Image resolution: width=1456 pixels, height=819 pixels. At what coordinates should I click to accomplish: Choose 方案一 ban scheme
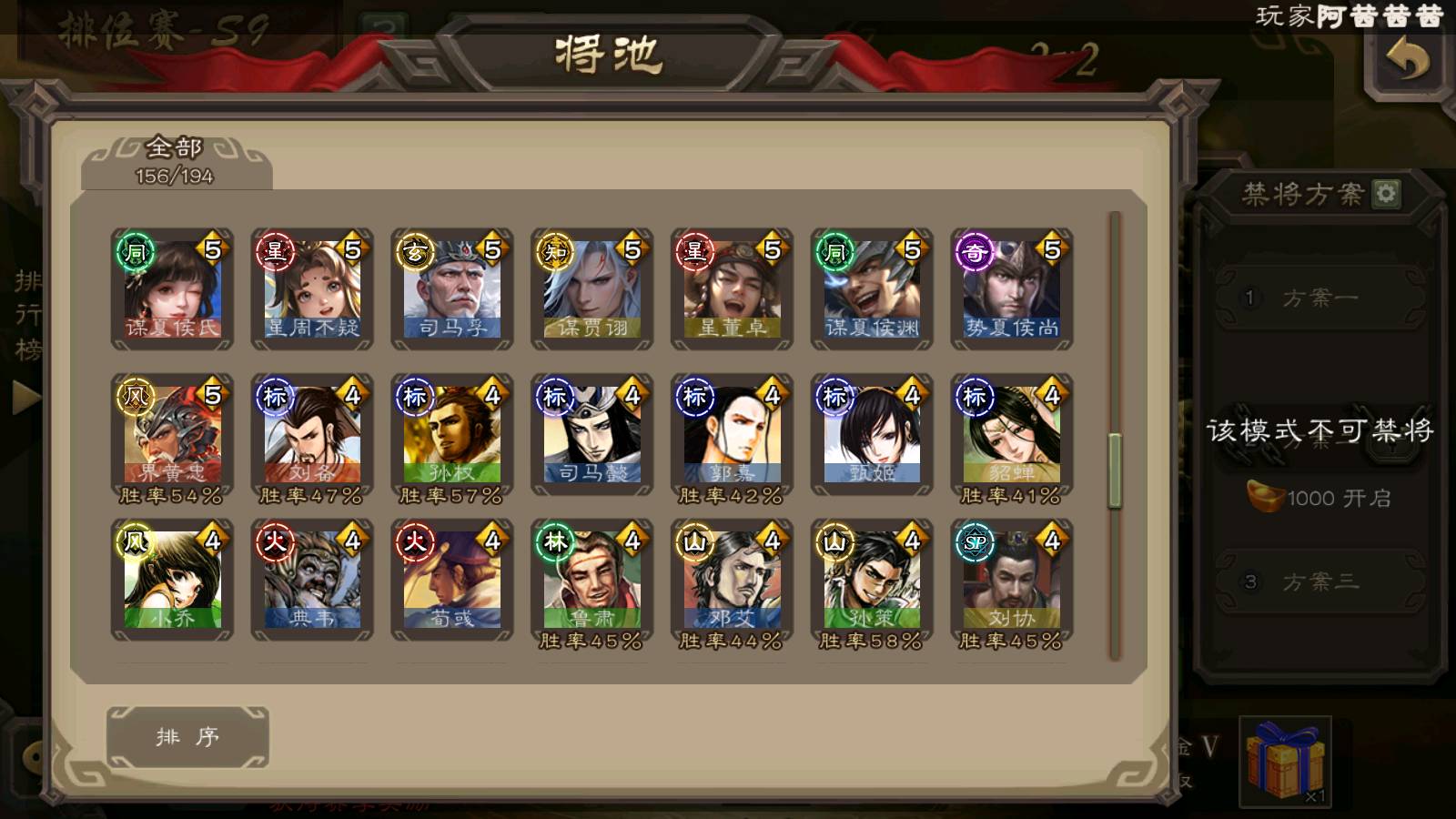[x=1319, y=298]
